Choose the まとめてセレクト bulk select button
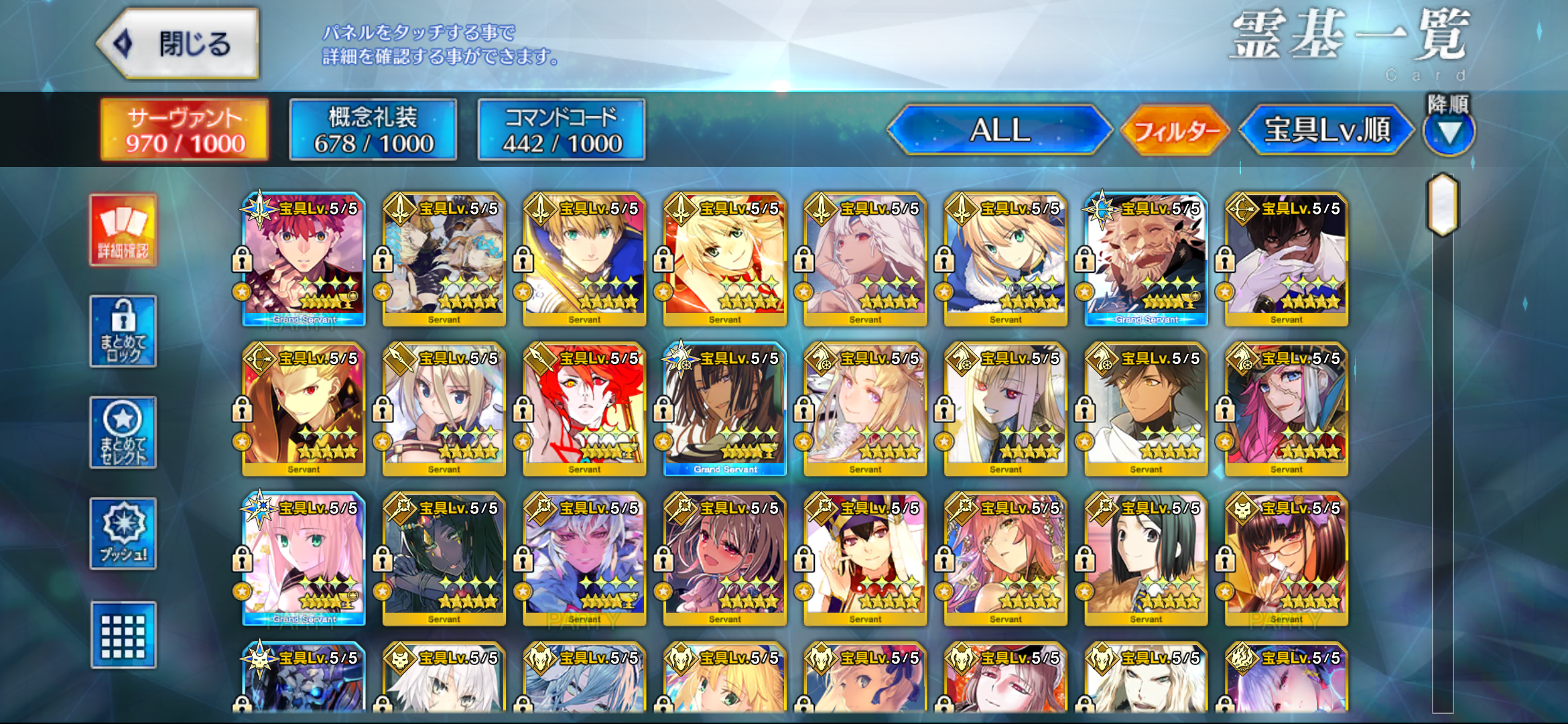The width and height of the screenshot is (1568, 724). [123, 432]
